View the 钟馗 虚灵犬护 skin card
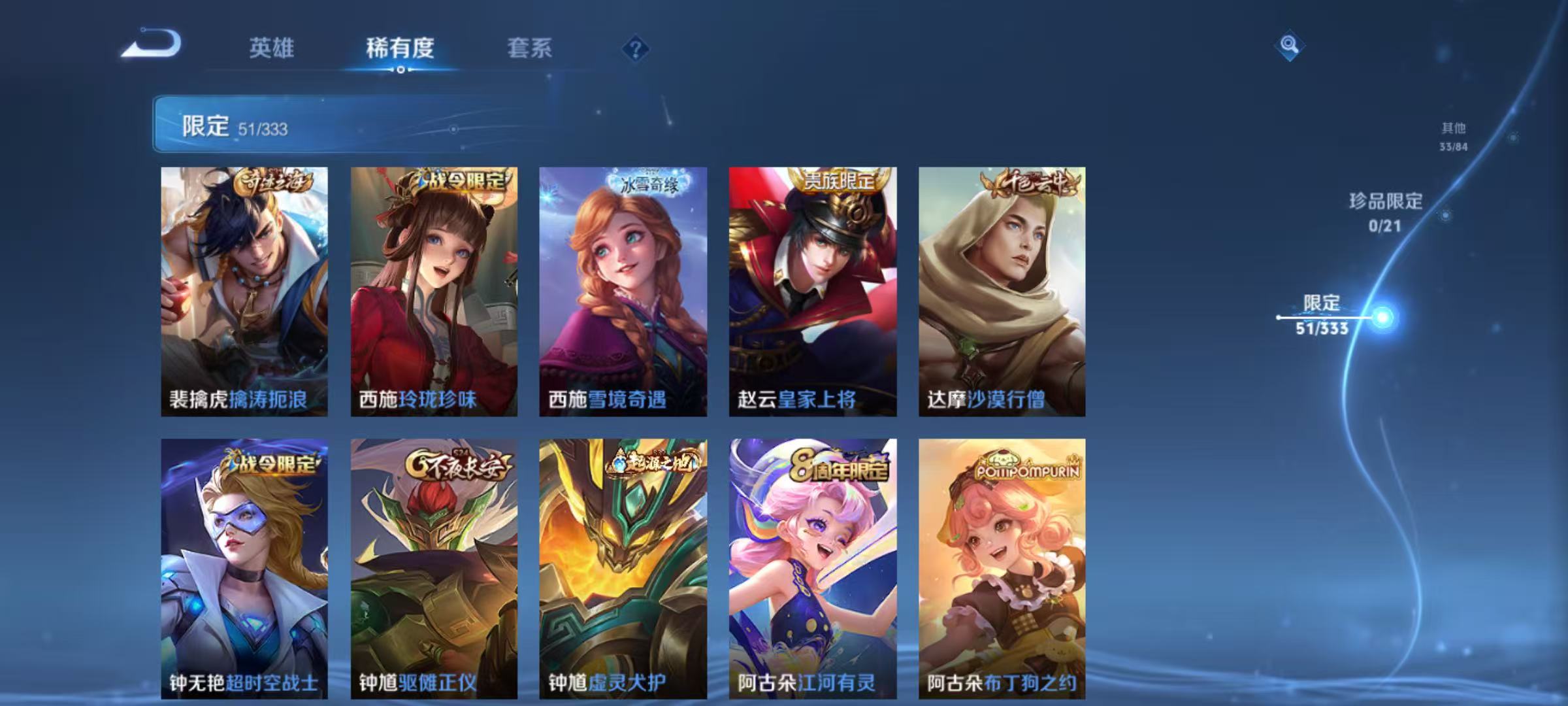1568x706 pixels. (623, 567)
